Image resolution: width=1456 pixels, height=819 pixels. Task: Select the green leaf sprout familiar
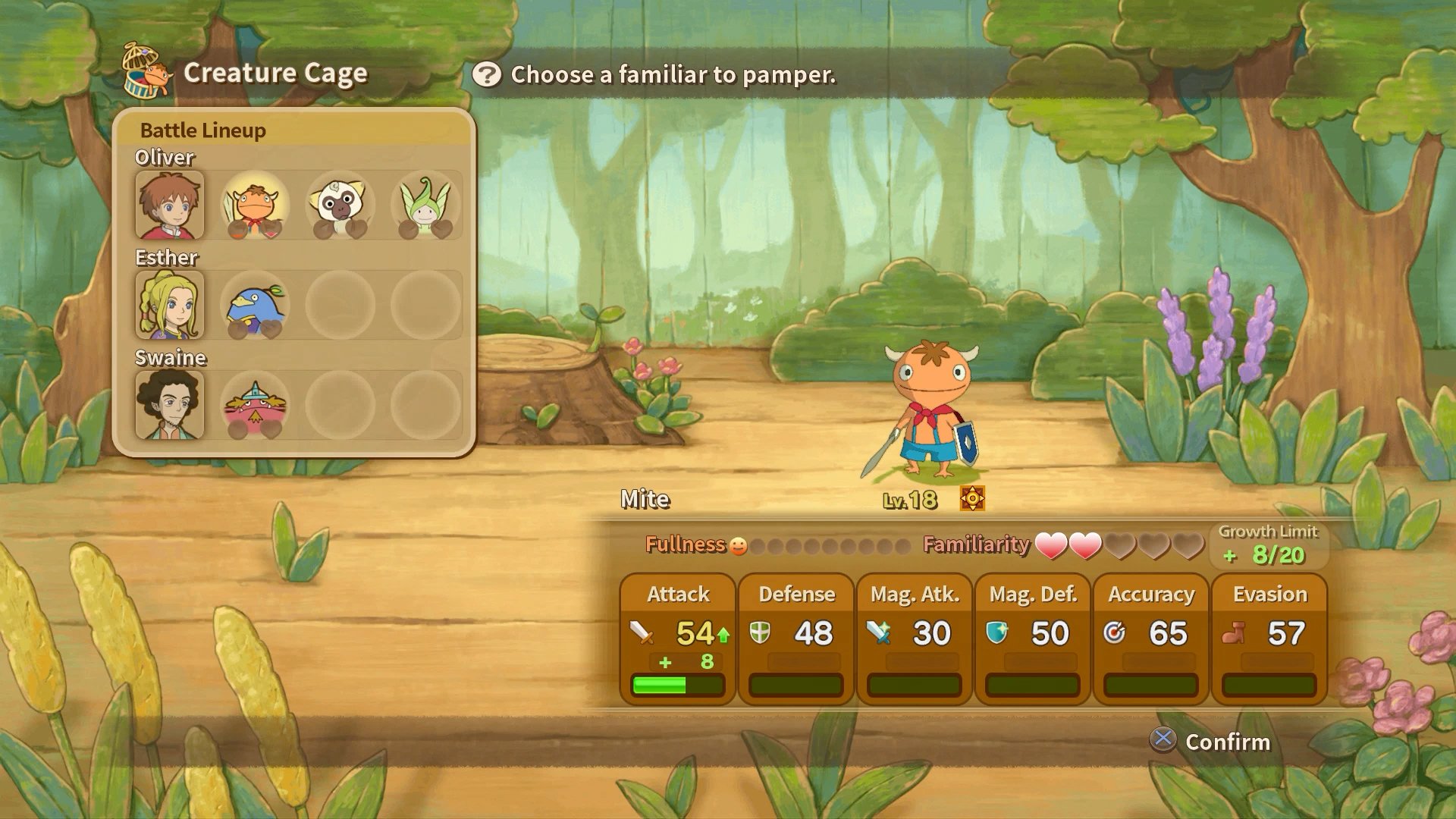click(425, 205)
